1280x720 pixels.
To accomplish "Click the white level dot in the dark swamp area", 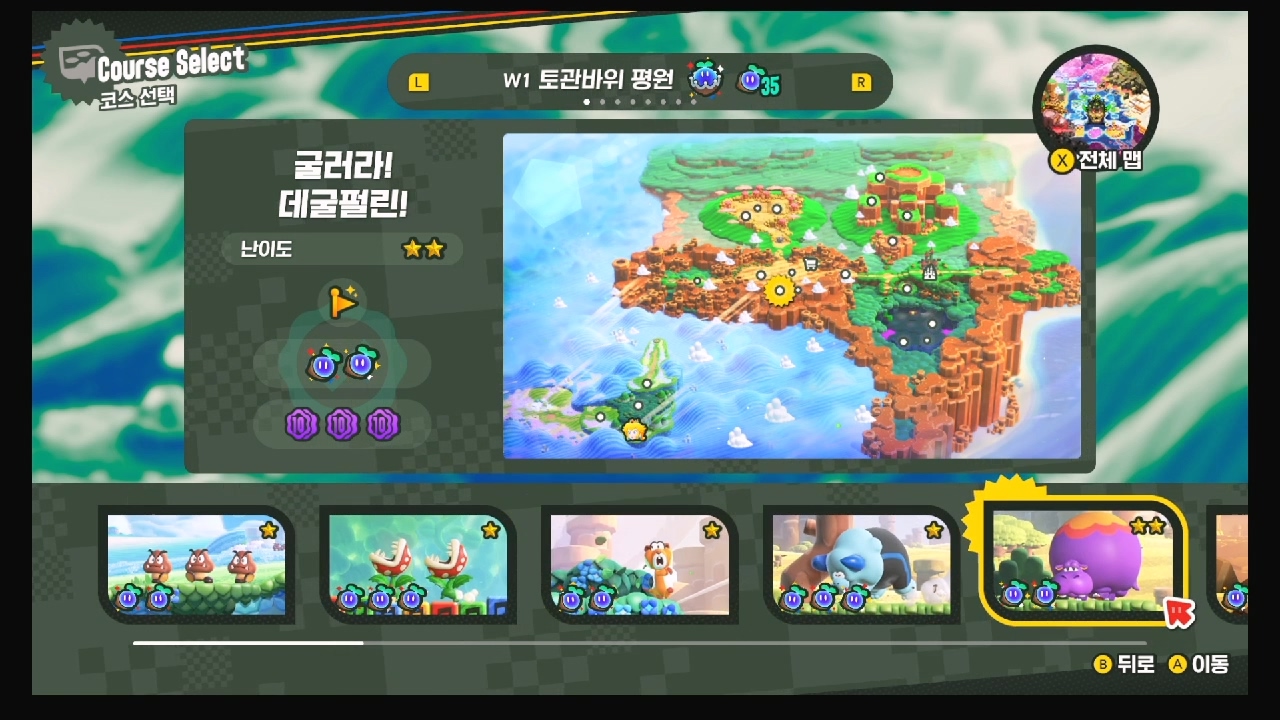I will tap(932, 323).
